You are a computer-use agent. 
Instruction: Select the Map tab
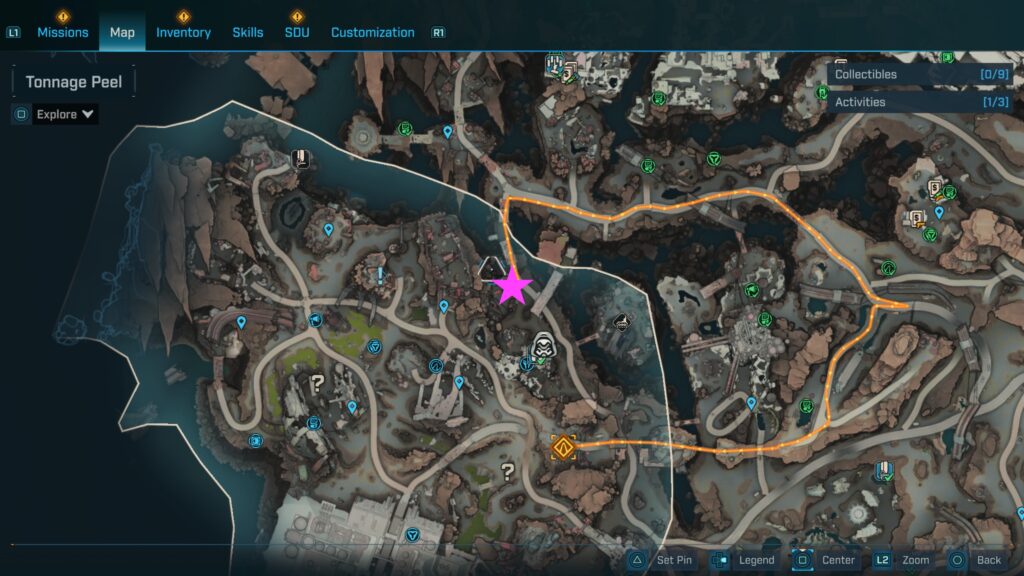pos(122,32)
